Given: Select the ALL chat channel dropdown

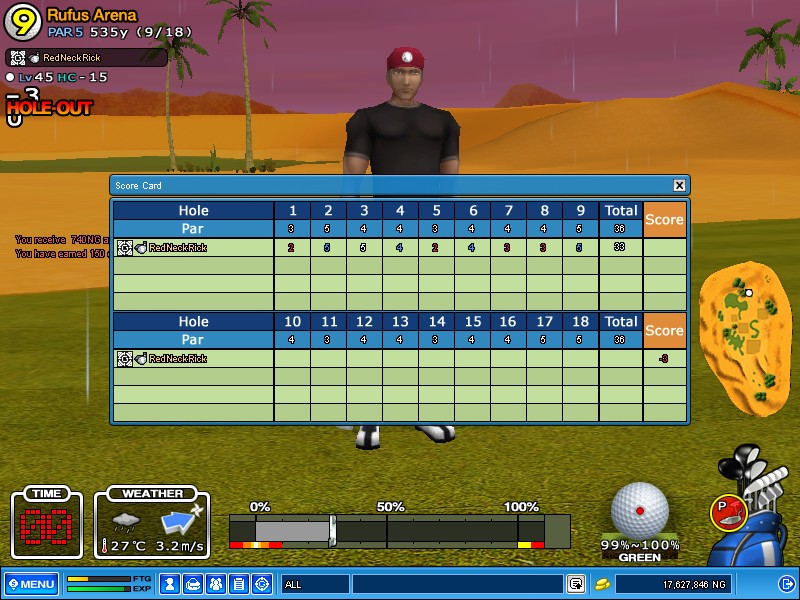Looking at the screenshot, I should 314,583.
